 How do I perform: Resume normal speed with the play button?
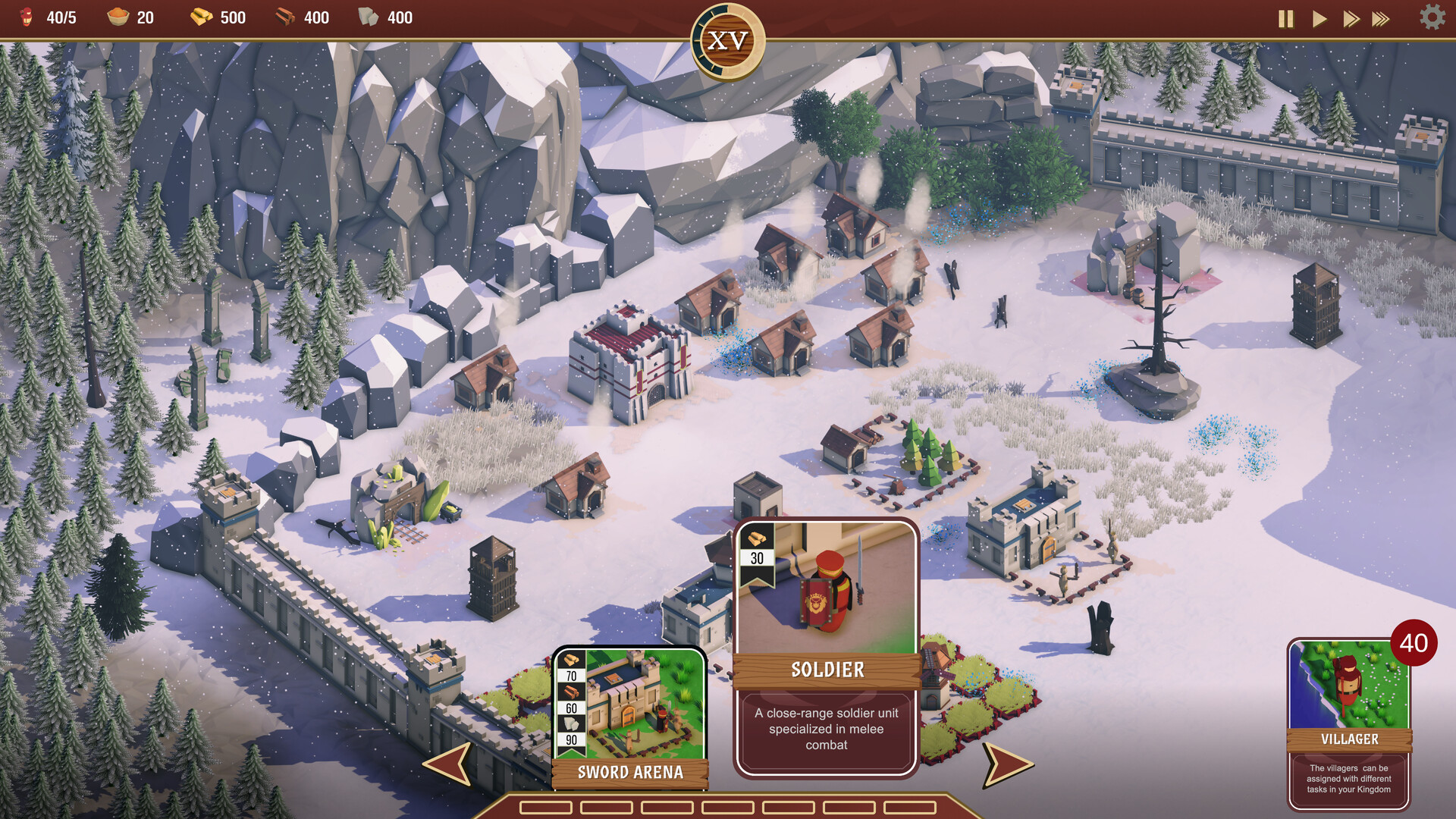pyautogui.click(x=1319, y=19)
